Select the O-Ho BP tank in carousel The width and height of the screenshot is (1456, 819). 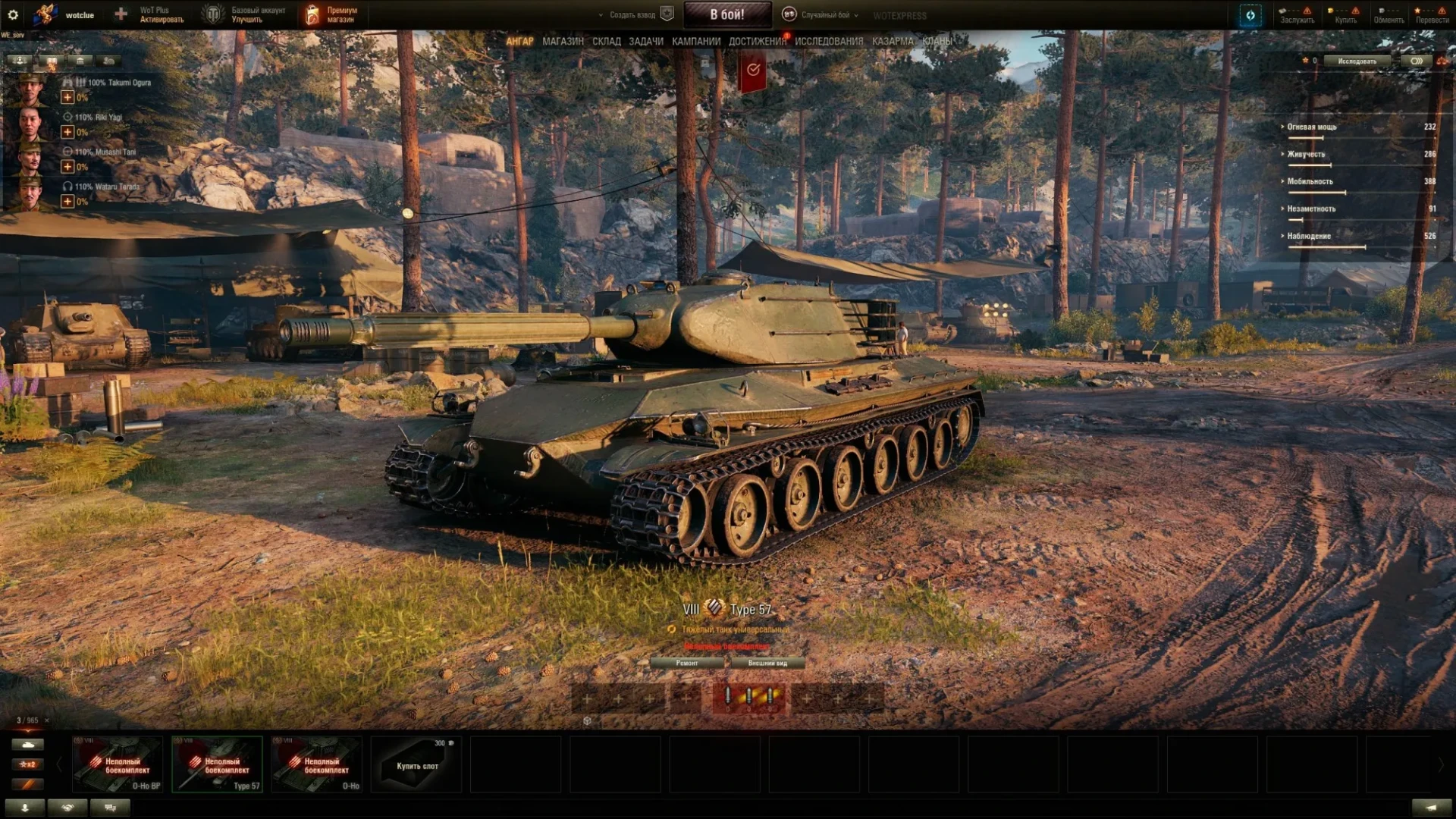pos(118,764)
